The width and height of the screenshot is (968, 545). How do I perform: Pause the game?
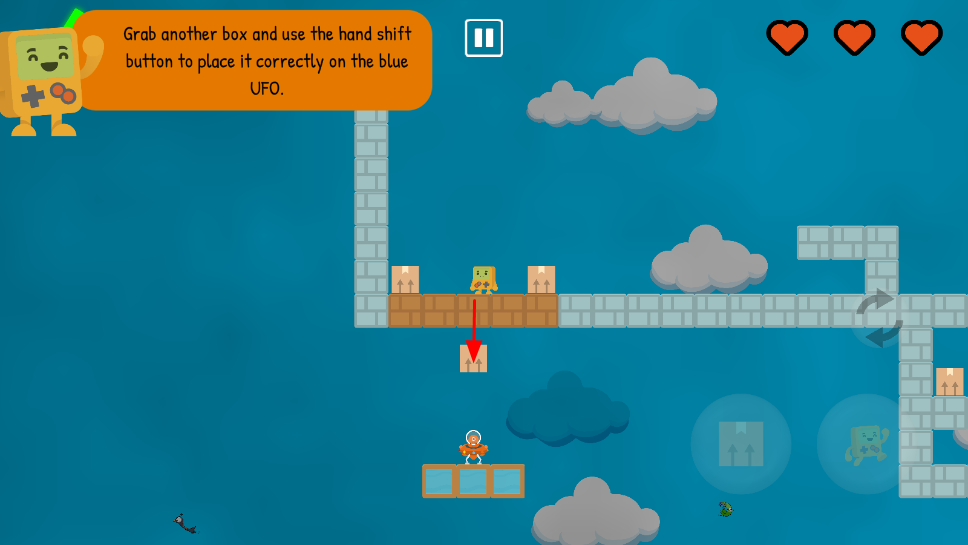pos(484,38)
